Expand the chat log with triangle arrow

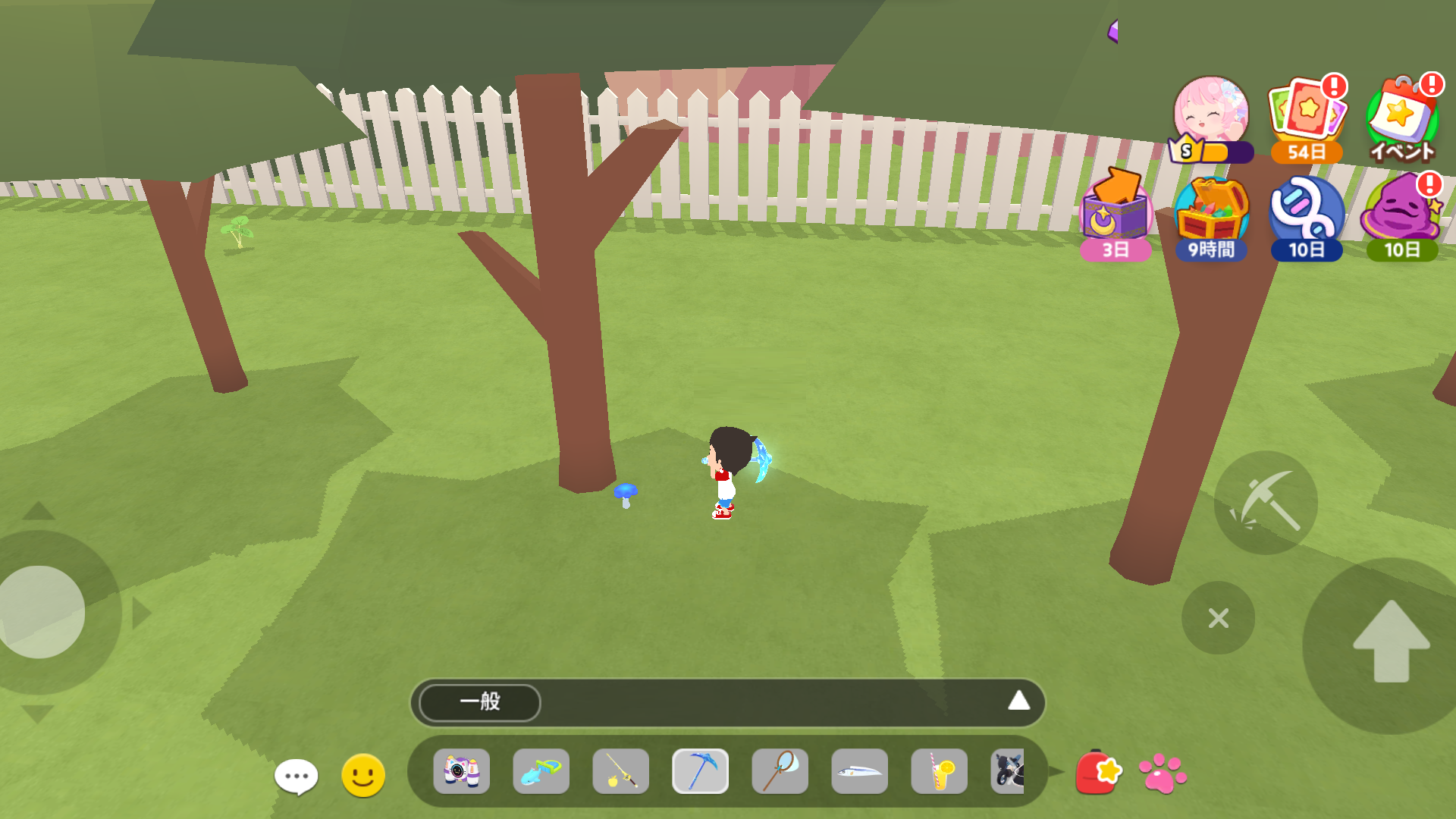click(x=1018, y=701)
